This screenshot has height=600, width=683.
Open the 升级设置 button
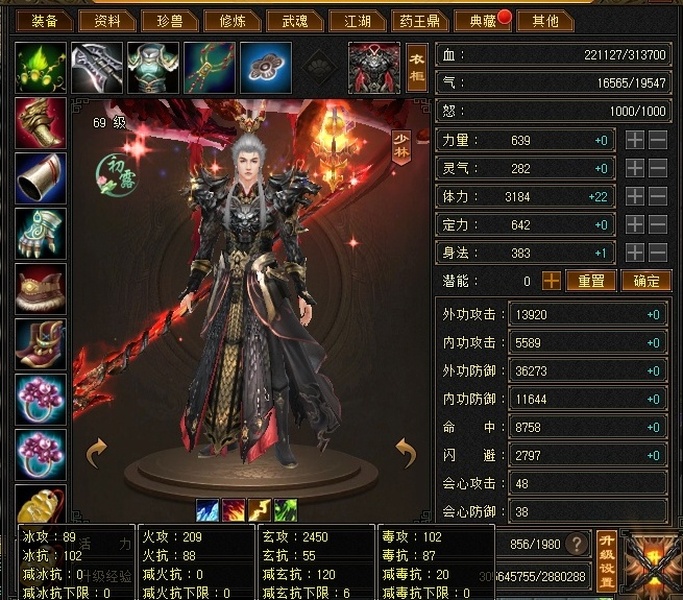coord(605,558)
